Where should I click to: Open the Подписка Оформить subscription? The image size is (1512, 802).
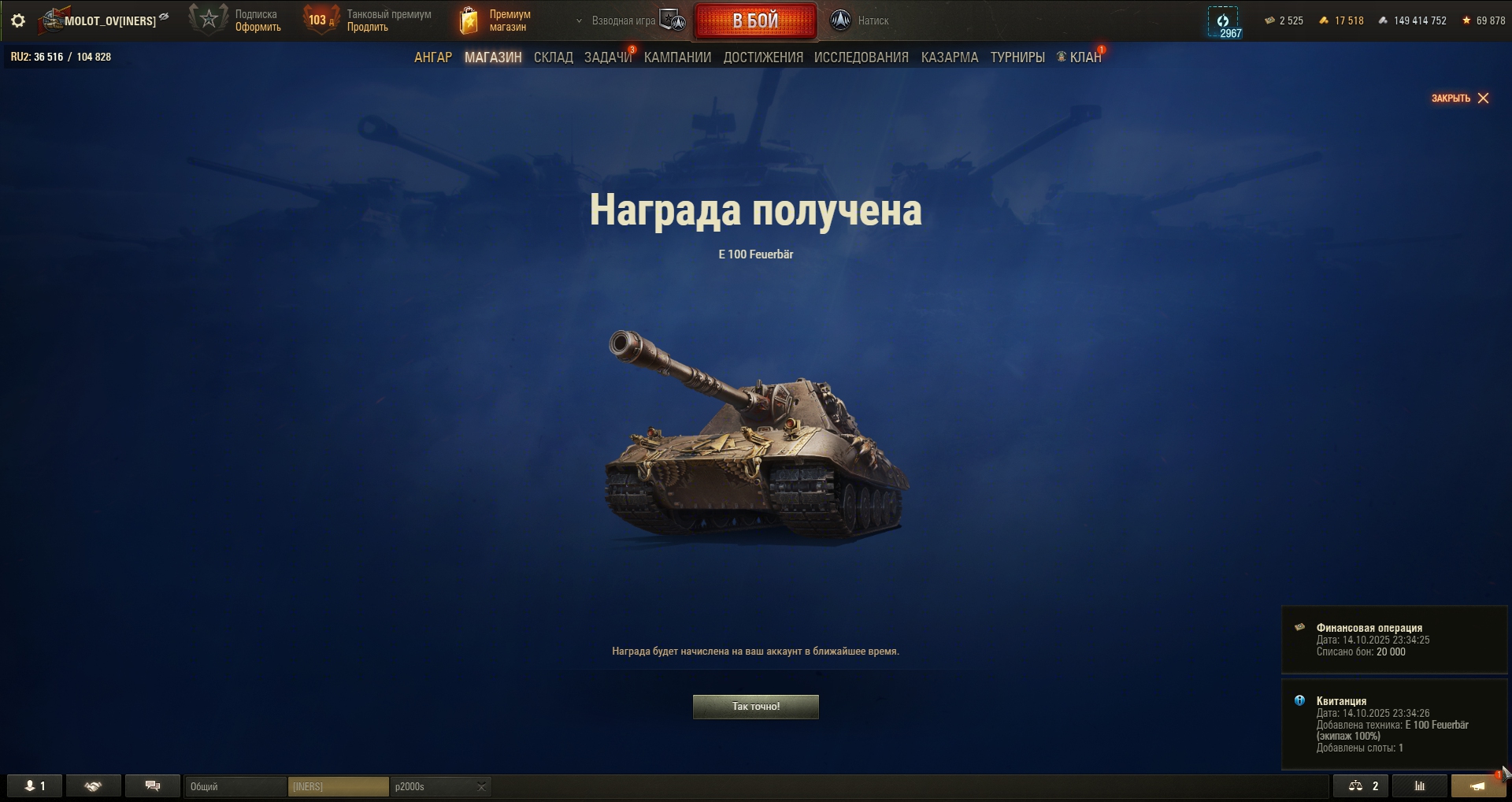tap(258, 28)
